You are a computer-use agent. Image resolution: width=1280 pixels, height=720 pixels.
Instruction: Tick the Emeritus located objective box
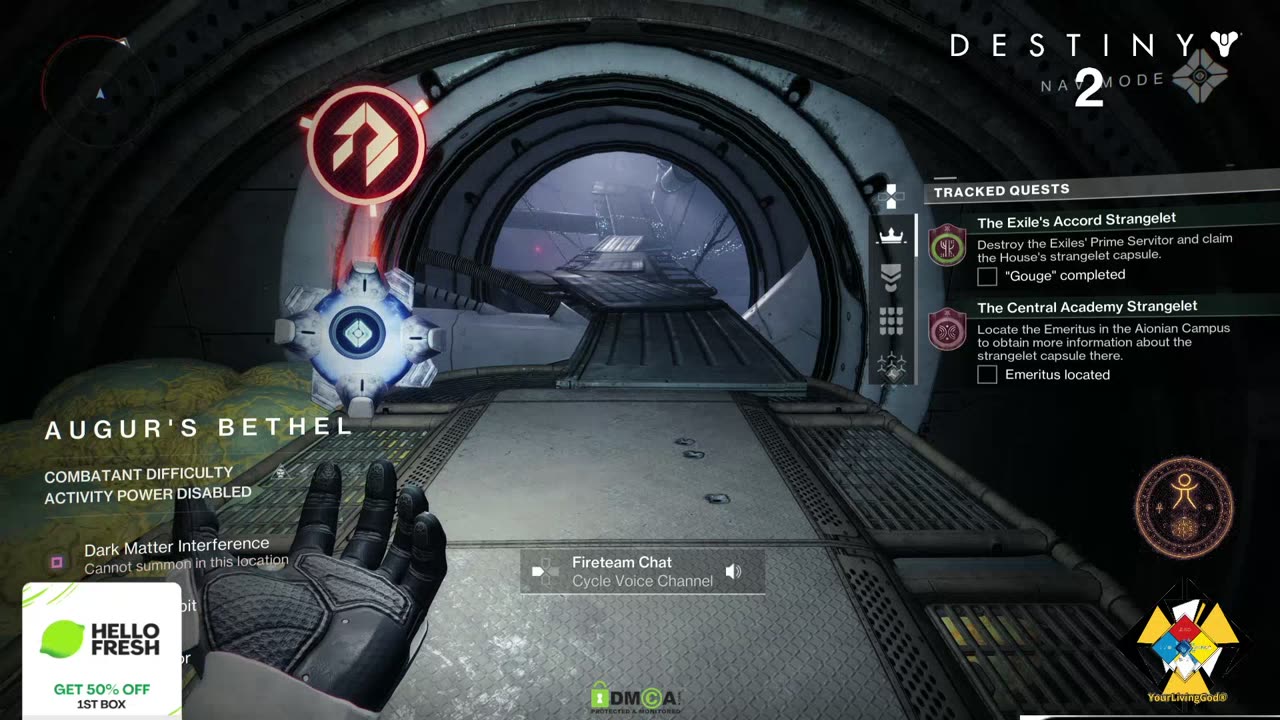[987, 375]
